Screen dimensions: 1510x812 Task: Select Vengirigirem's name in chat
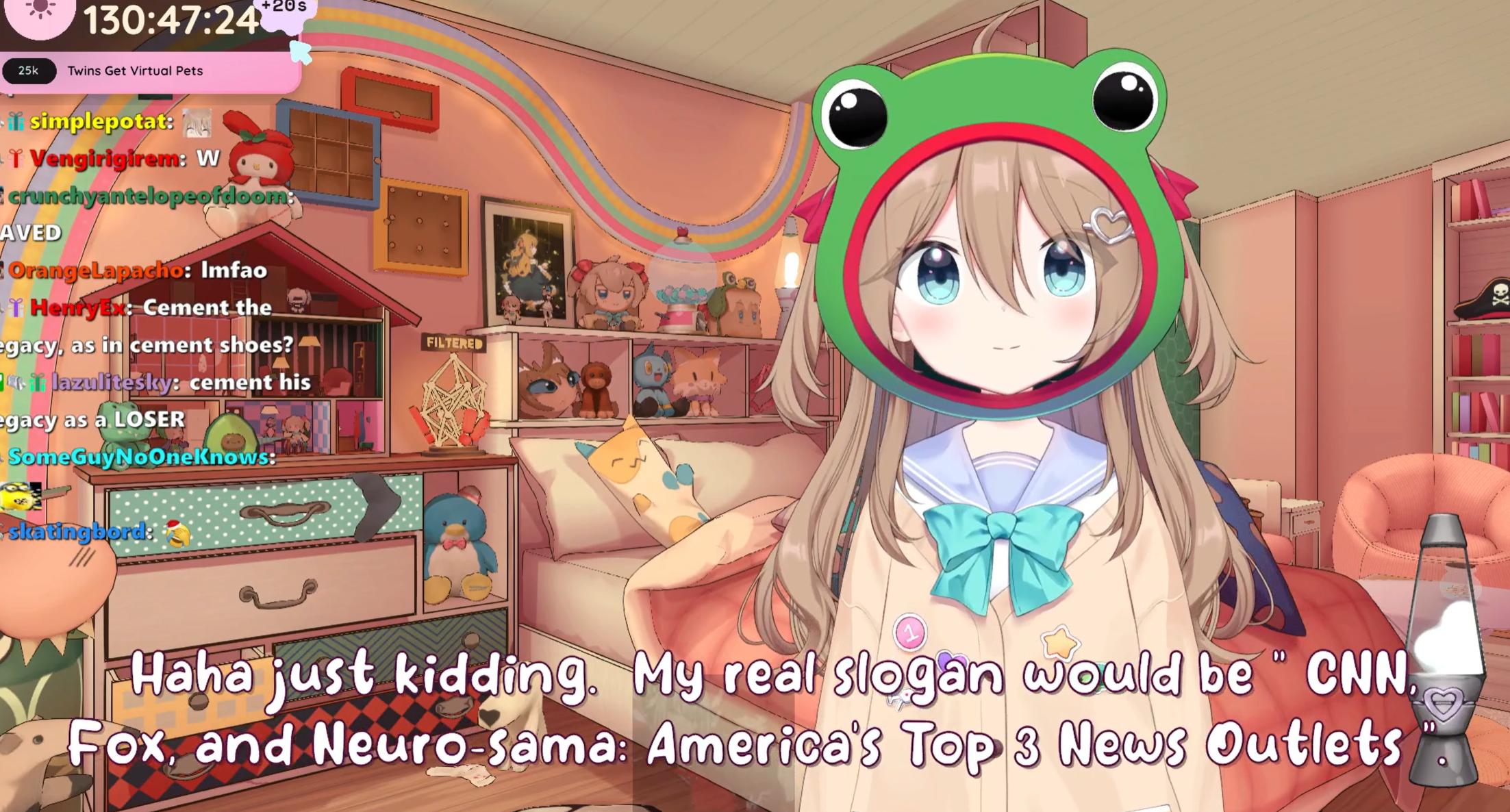point(105,159)
